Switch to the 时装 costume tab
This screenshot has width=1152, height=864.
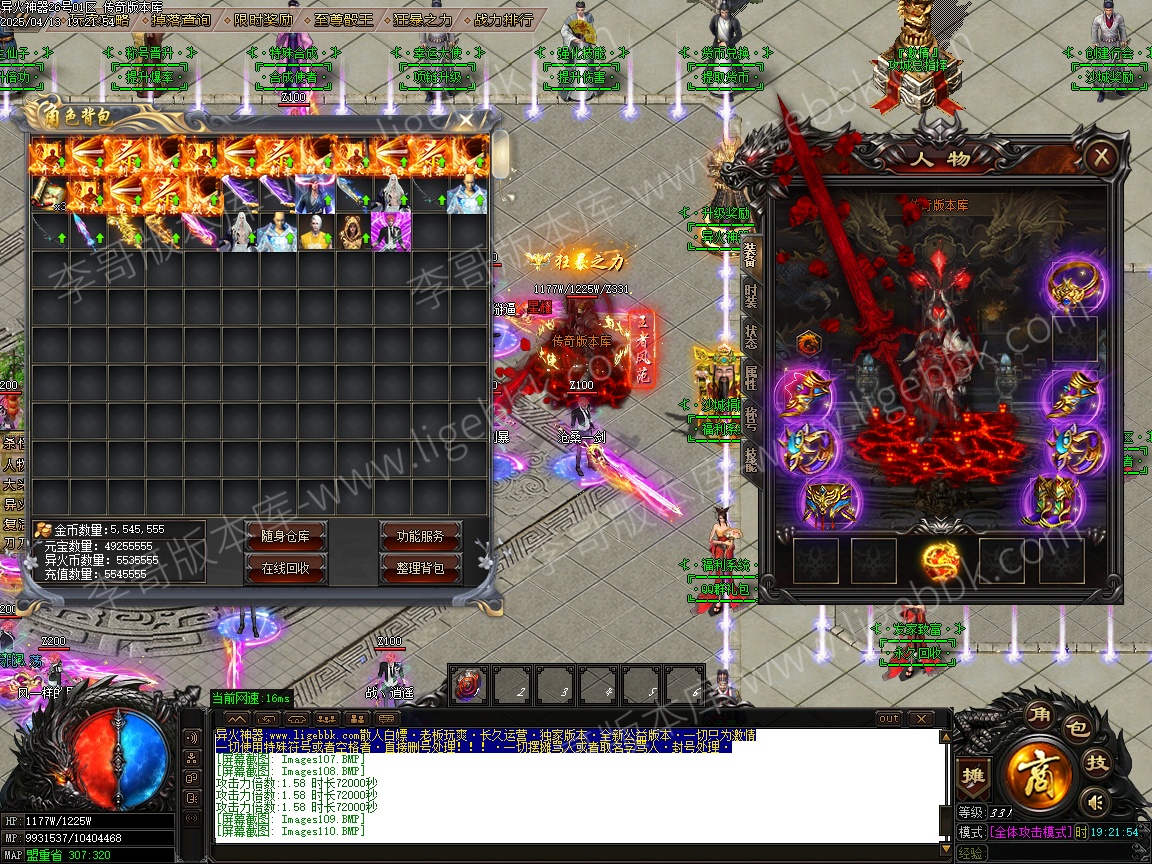[750, 295]
